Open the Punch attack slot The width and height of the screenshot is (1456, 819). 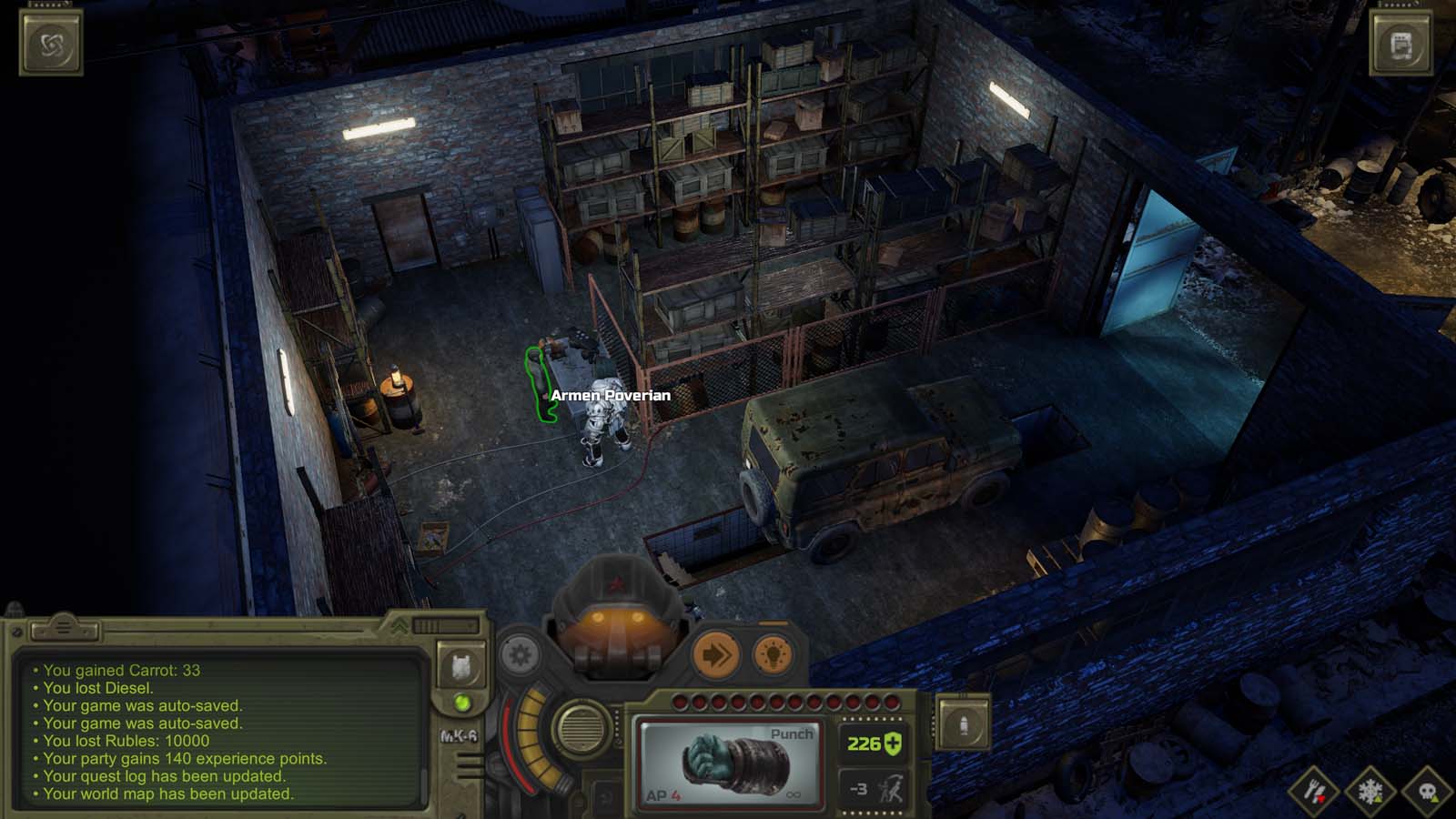tap(730, 764)
